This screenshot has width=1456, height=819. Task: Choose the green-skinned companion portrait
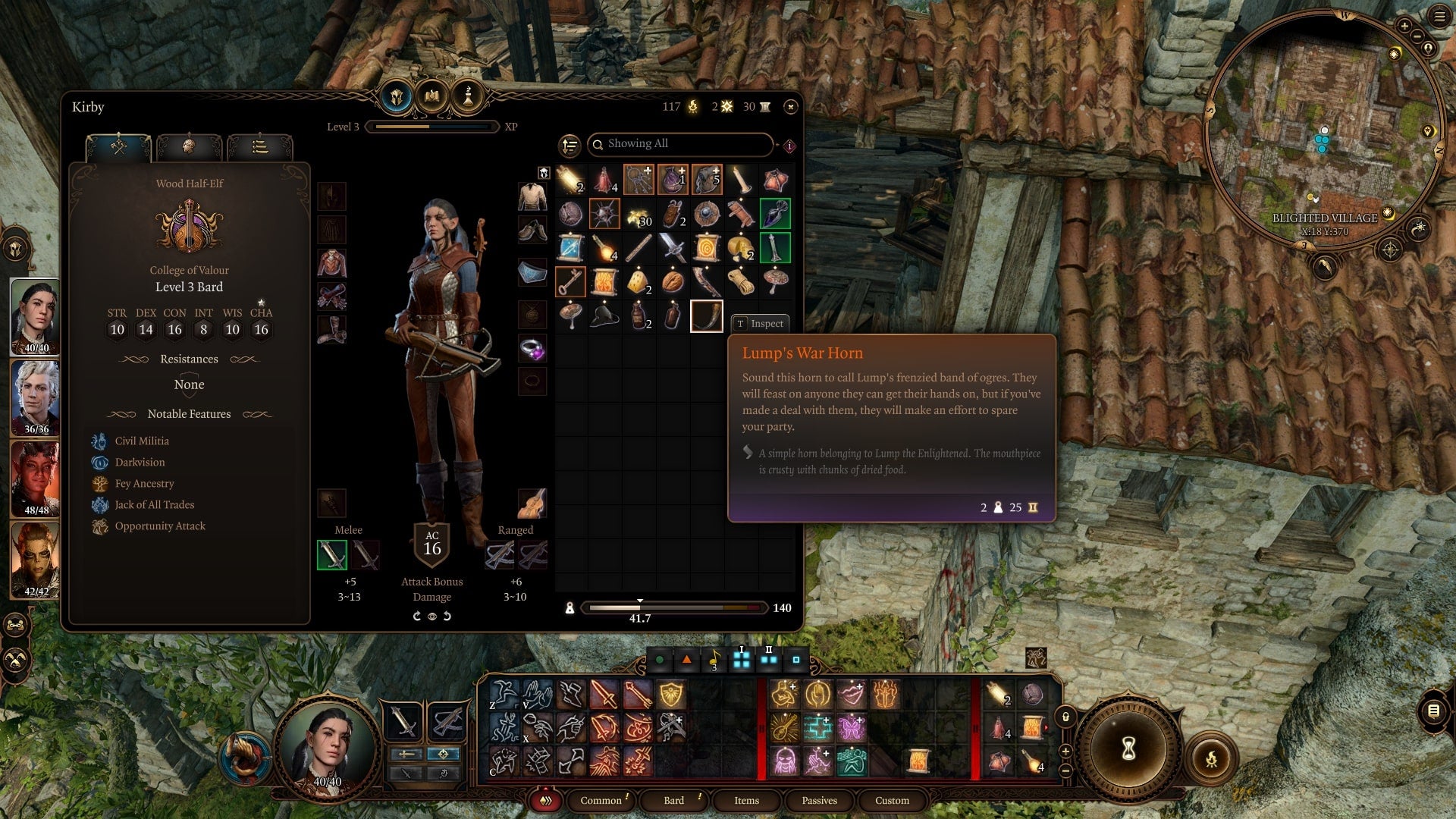click(x=35, y=557)
